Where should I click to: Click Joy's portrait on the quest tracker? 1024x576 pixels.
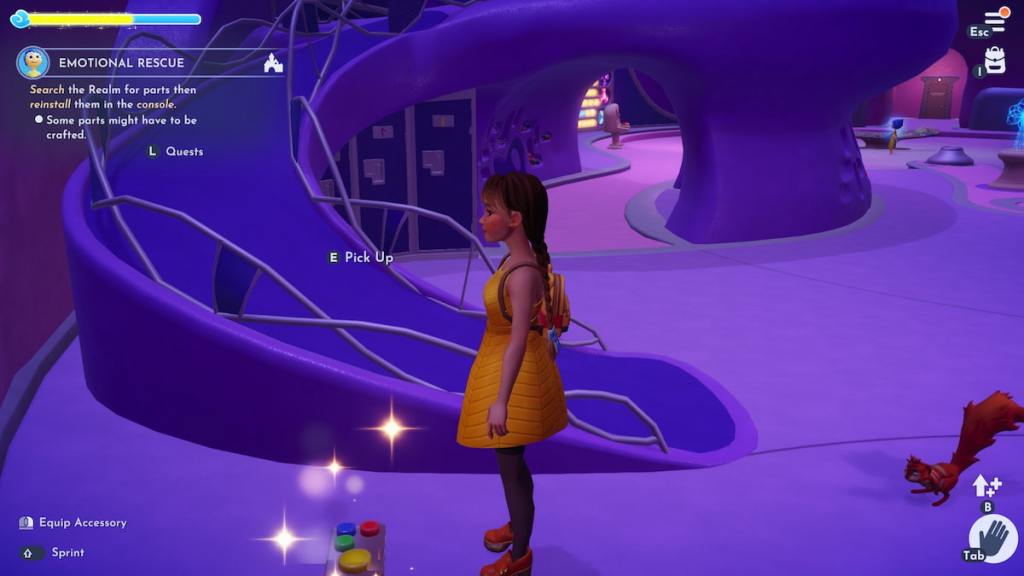click(33, 62)
